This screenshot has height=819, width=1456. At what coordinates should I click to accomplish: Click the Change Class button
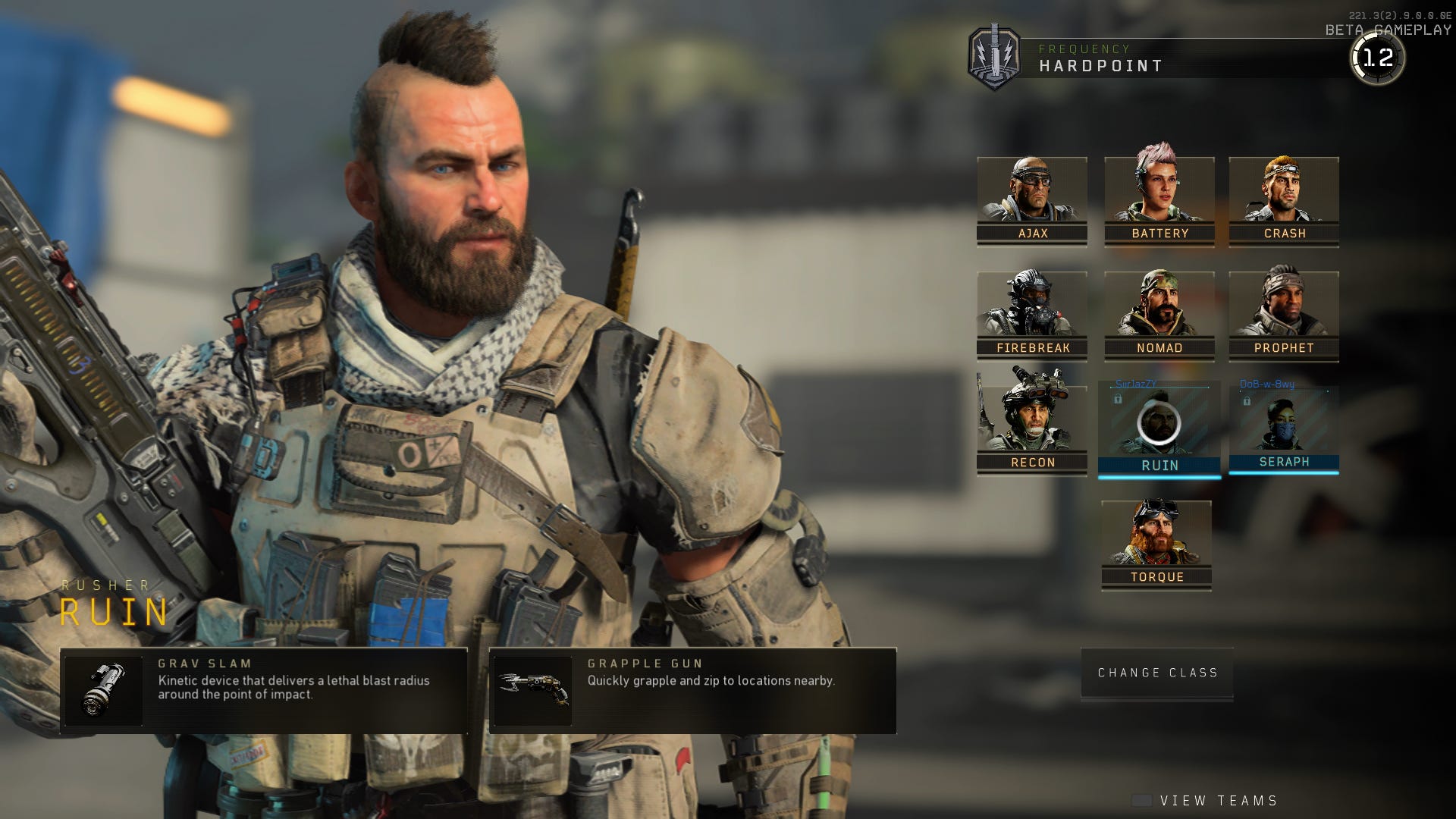pyautogui.click(x=1156, y=672)
